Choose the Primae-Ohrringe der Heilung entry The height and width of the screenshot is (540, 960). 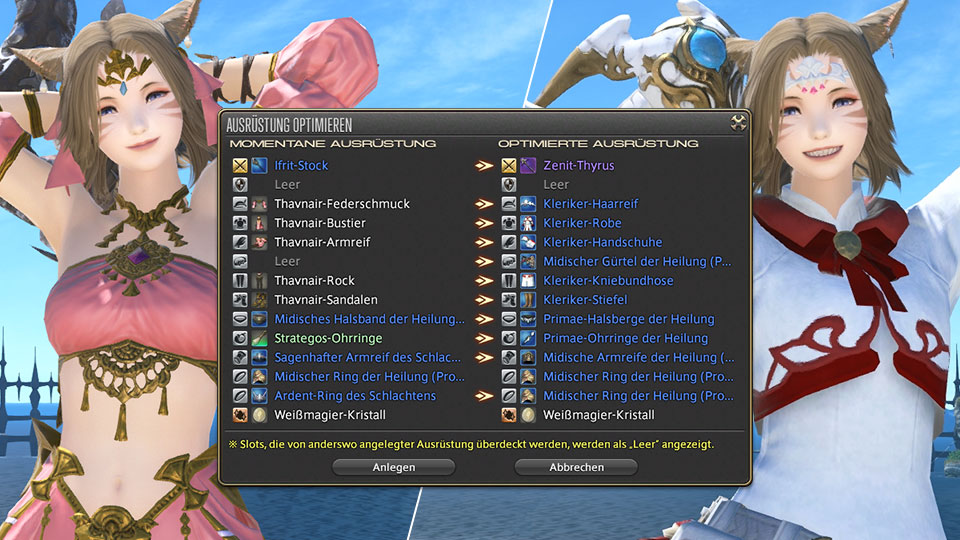click(x=625, y=338)
